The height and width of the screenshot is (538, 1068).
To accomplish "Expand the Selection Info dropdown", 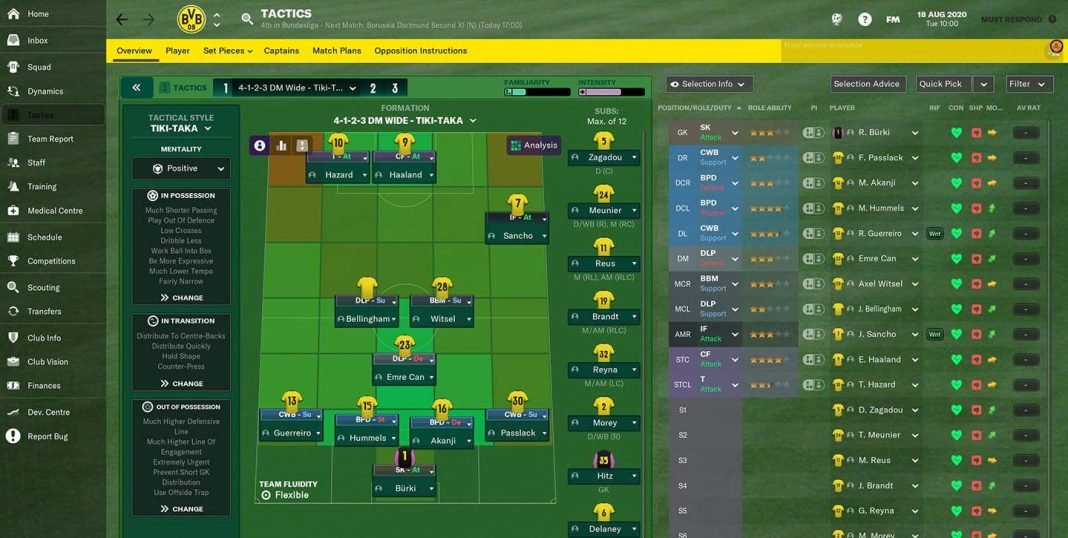I will (708, 84).
